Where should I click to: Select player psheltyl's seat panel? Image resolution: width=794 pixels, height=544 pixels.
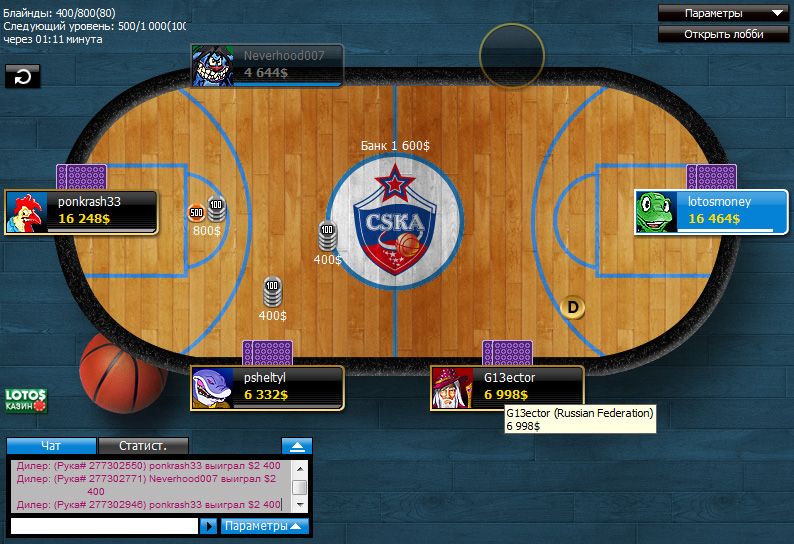(268, 387)
